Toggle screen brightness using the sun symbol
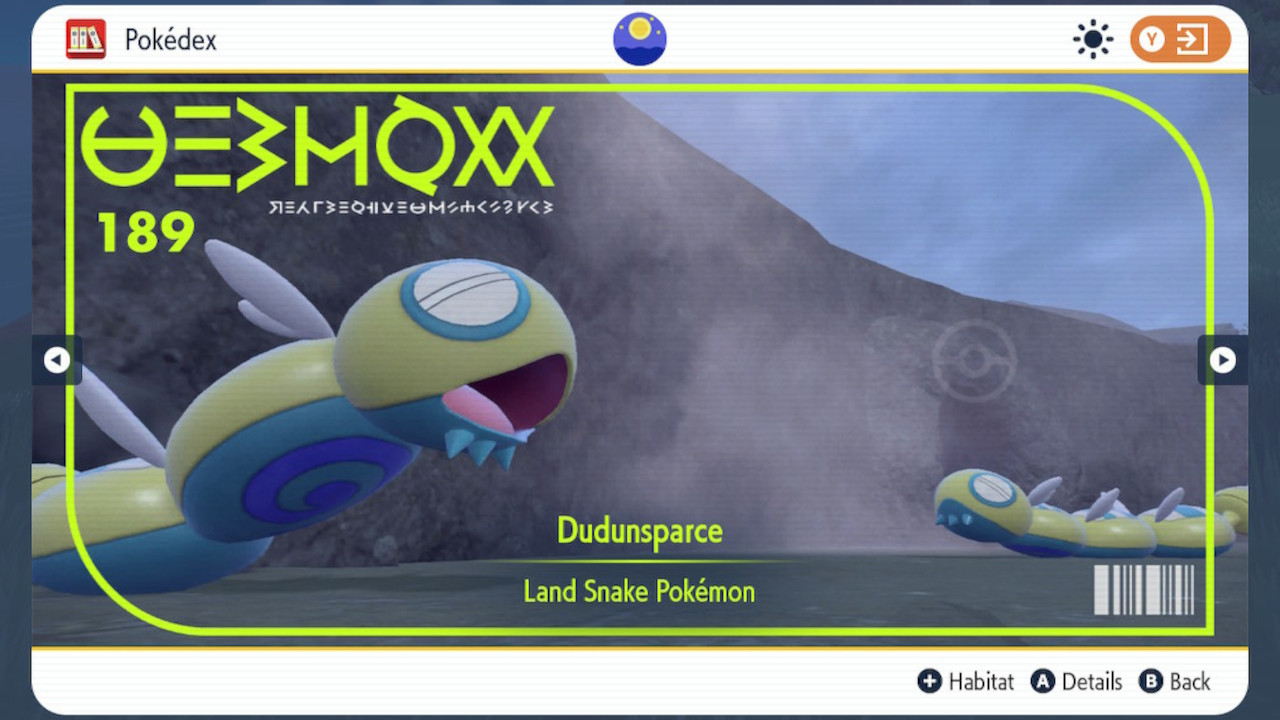The width and height of the screenshot is (1280, 720). (x=1092, y=38)
